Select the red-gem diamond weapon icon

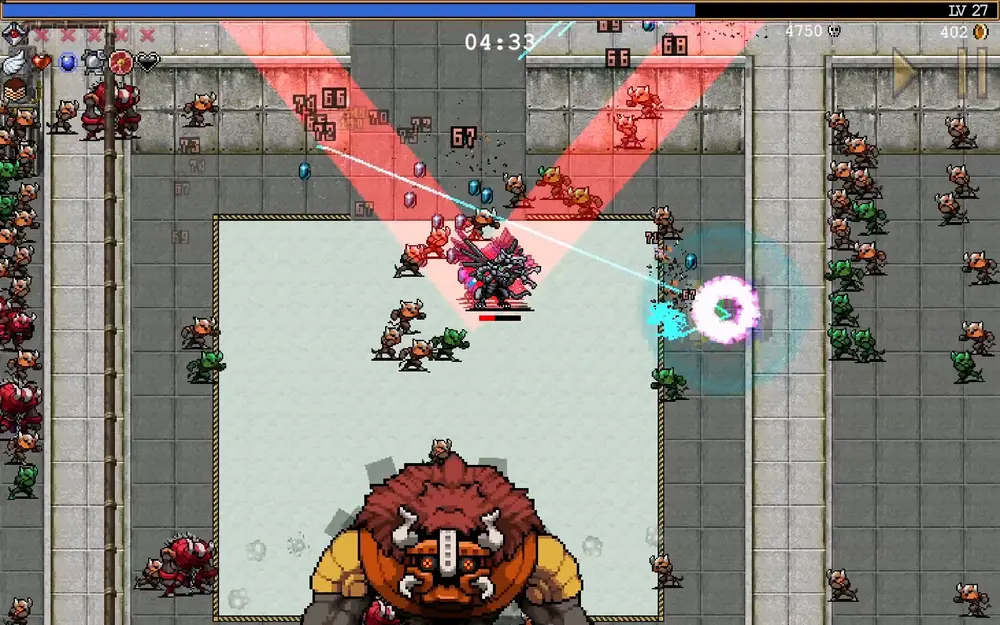(14, 34)
